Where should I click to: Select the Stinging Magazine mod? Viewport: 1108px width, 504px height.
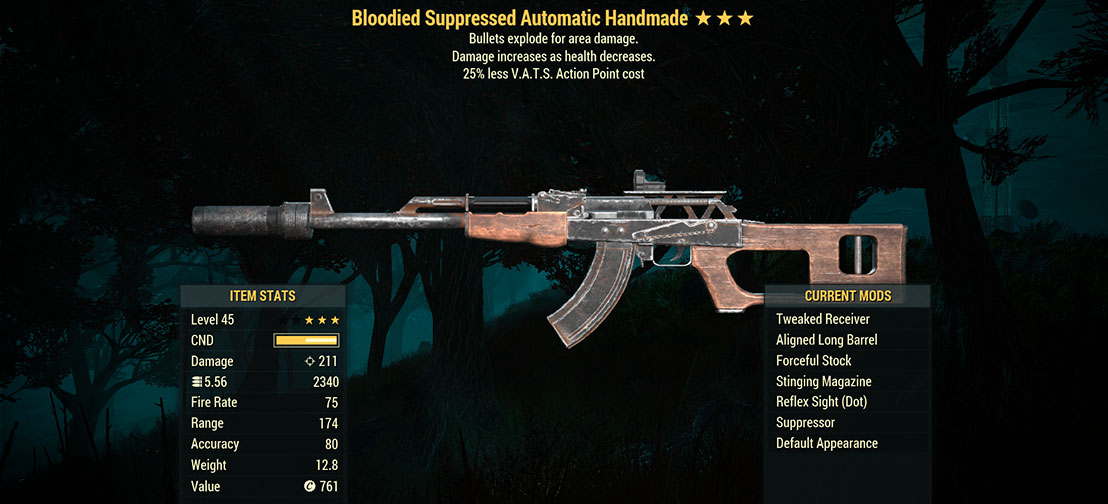(823, 382)
